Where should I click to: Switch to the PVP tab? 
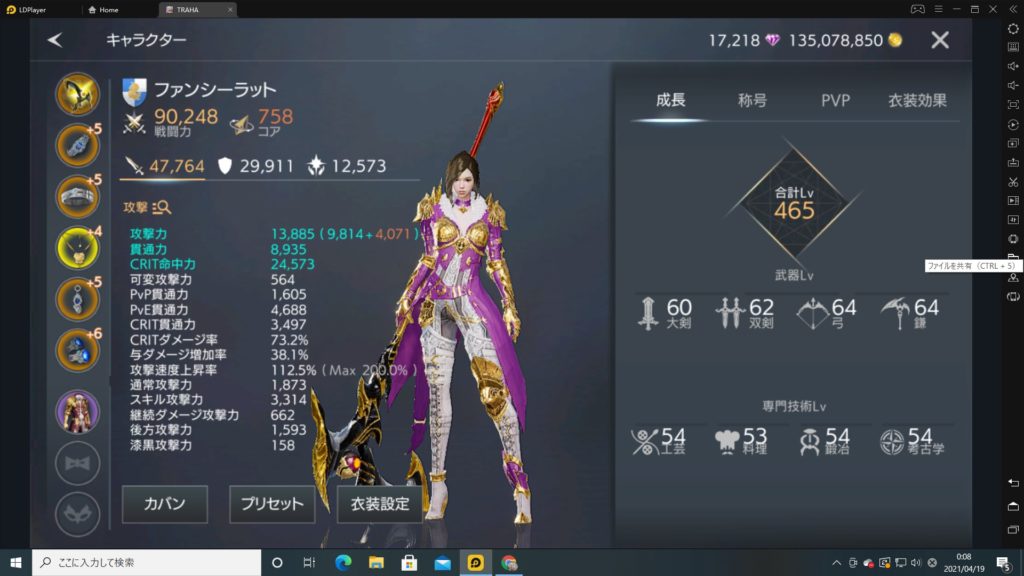(x=835, y=100)
